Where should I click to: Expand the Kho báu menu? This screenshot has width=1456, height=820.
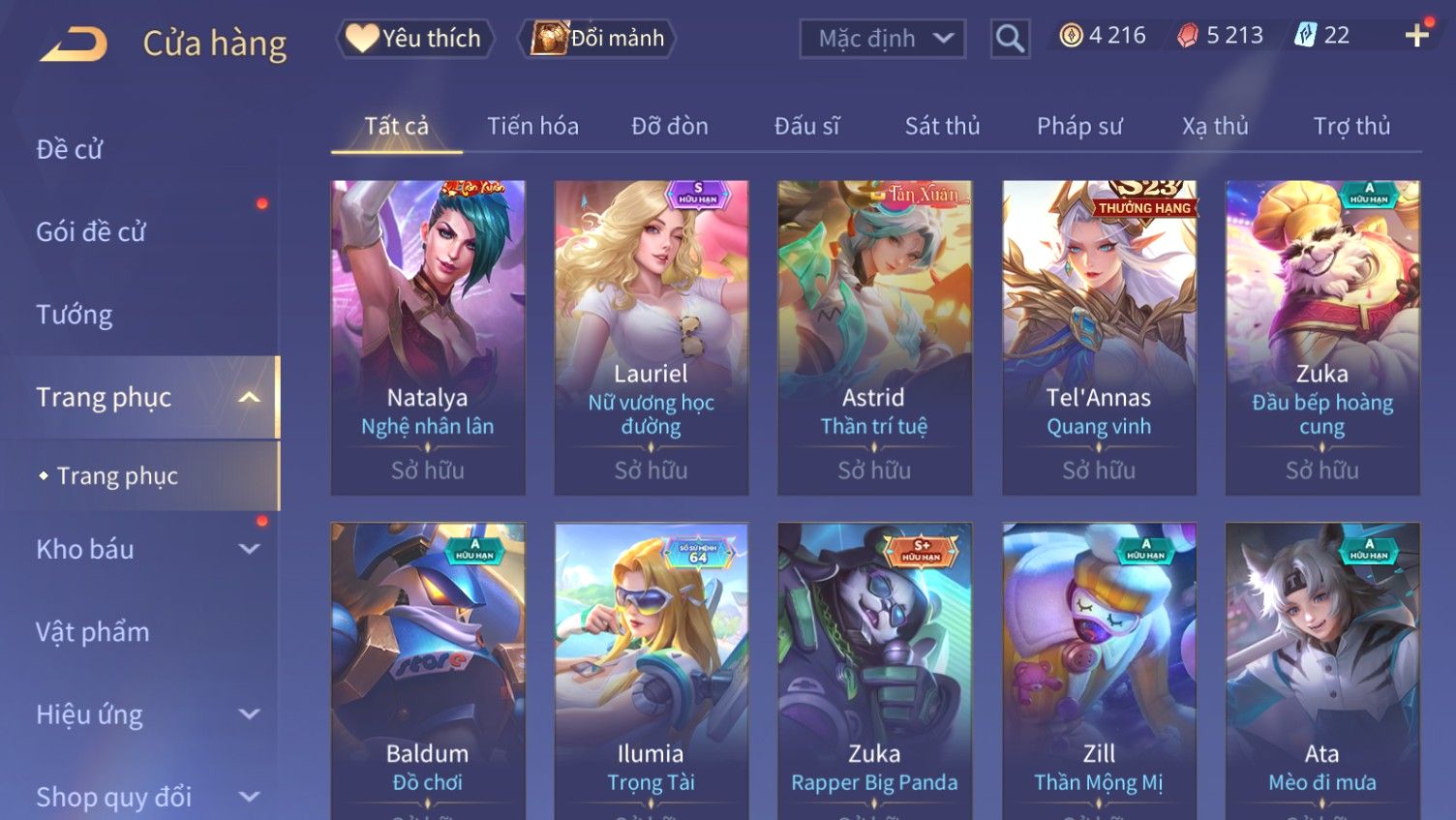(145, 549)
